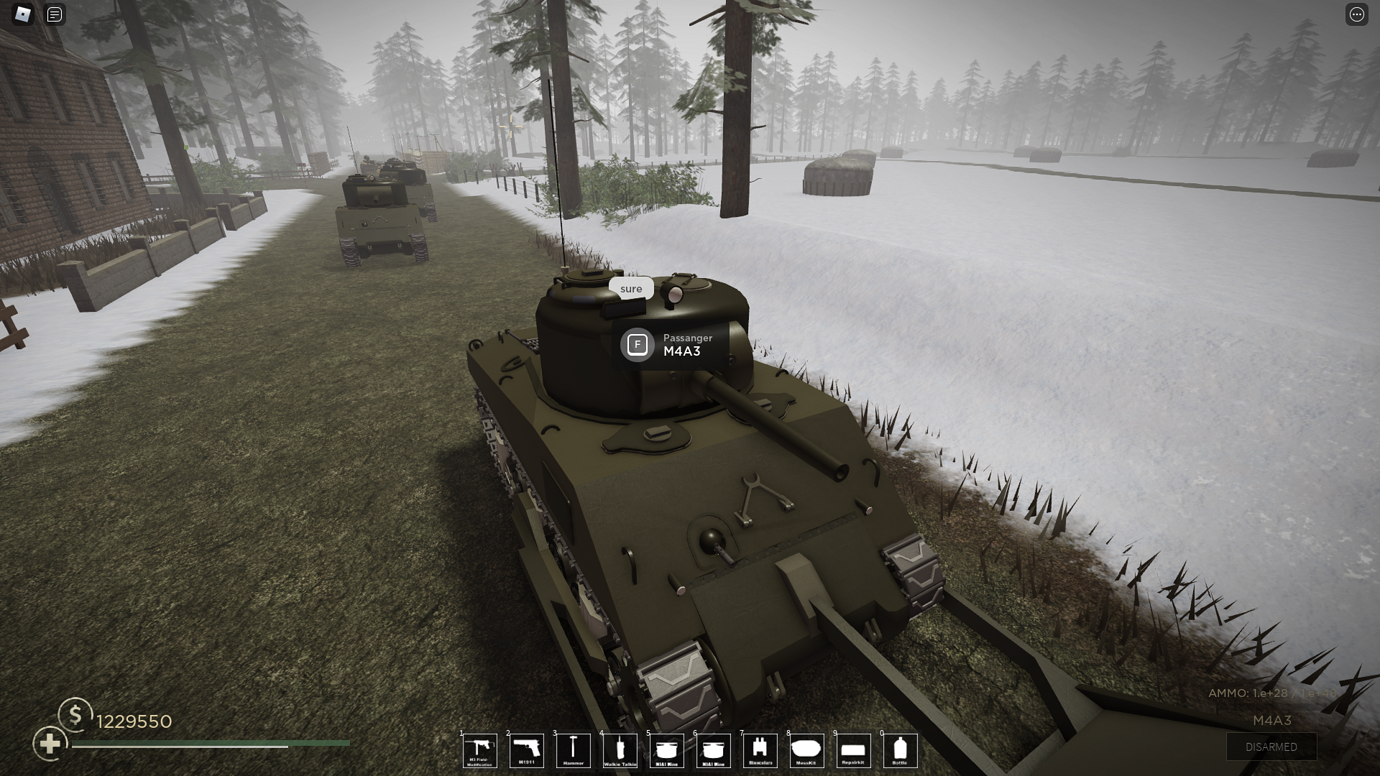Click the DISARMED button
1380x776 pixels.
click(x=1271, y=746)
